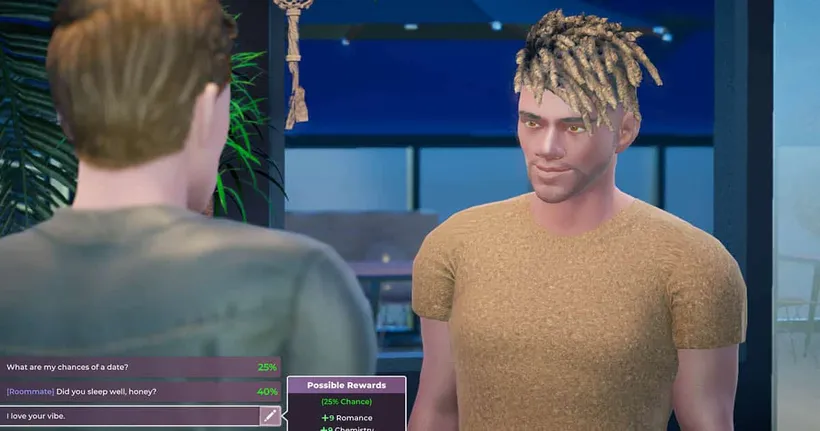
Task: Choose "What are my chances of a date?"
Action: pyautogui.click(x=140, y=367)
